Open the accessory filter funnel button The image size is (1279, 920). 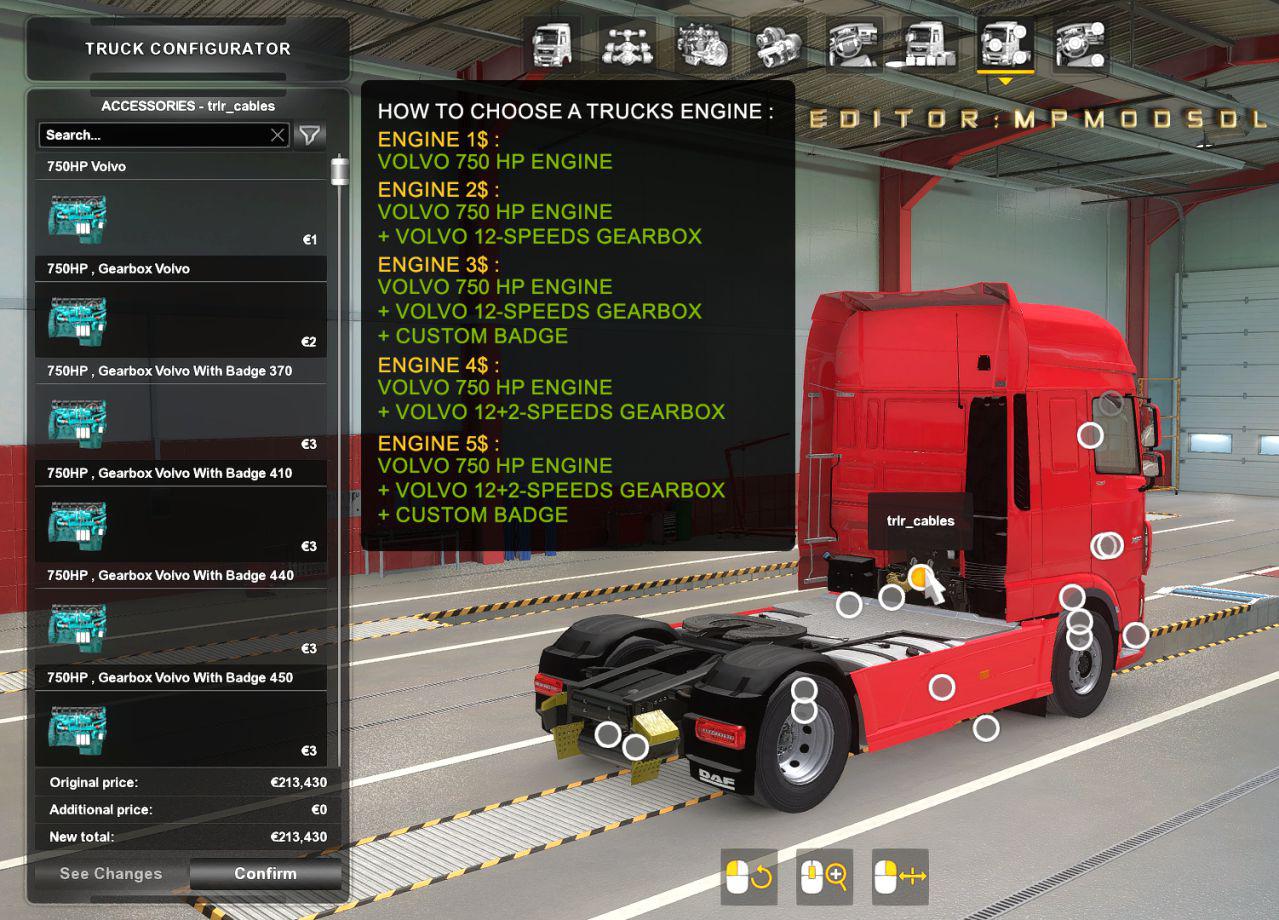pyautogui.click(x=310, y=135)
